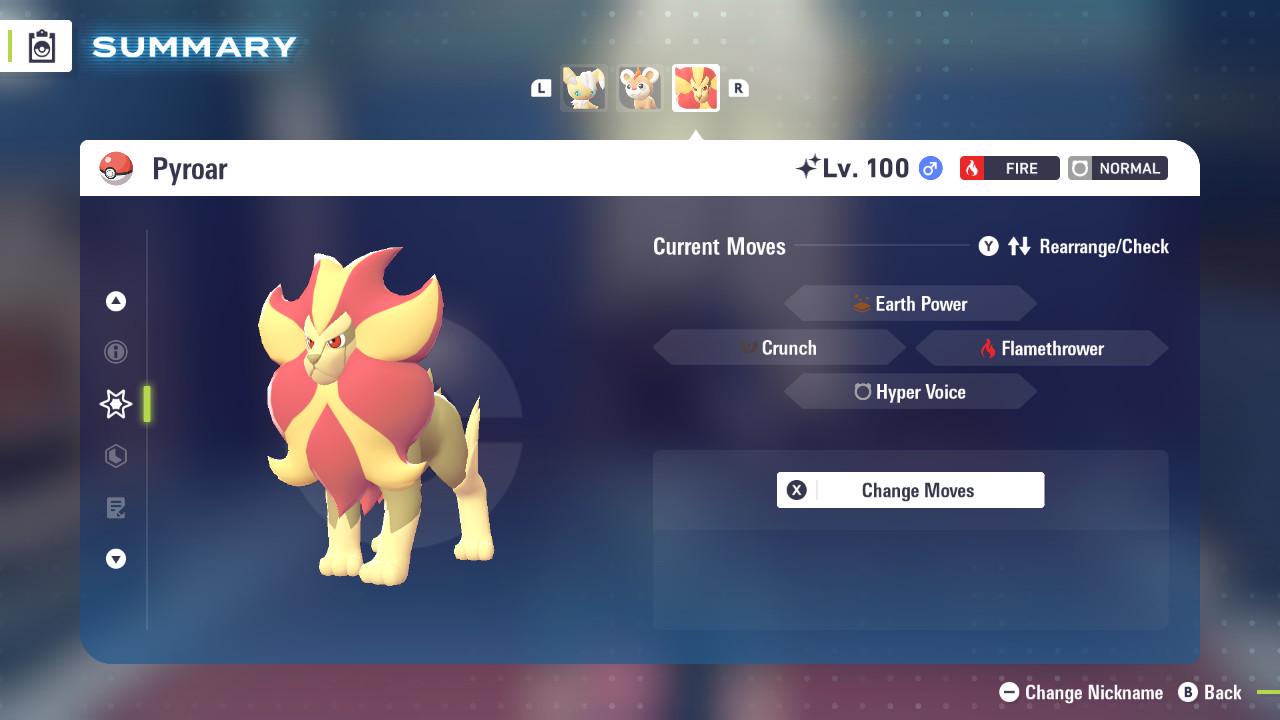The width and height of the screenshot is (1280, 720).
Task: Open the memories hexagon icon in sidebar
Action: click(116, 456)
